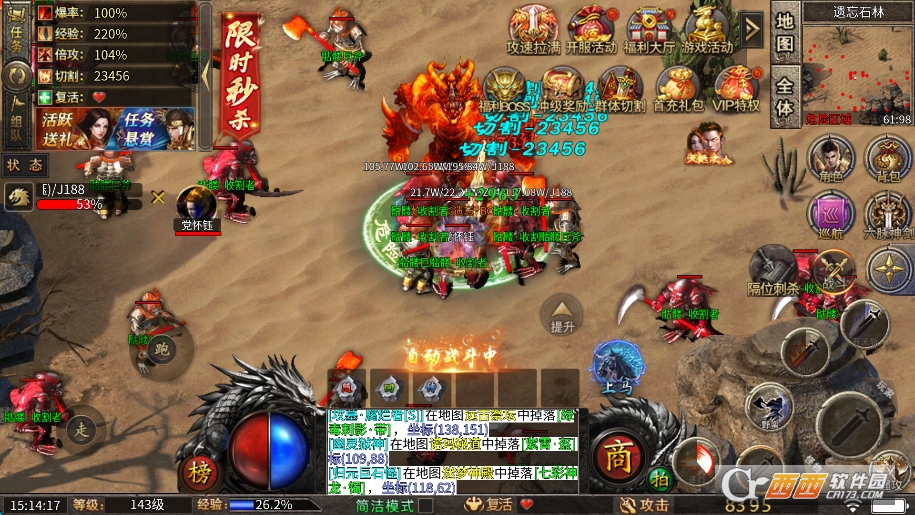Viewport: 915px width, 515px height.
Task: Switch to the 组队 team tab
Action: click(x=16, y=119)
